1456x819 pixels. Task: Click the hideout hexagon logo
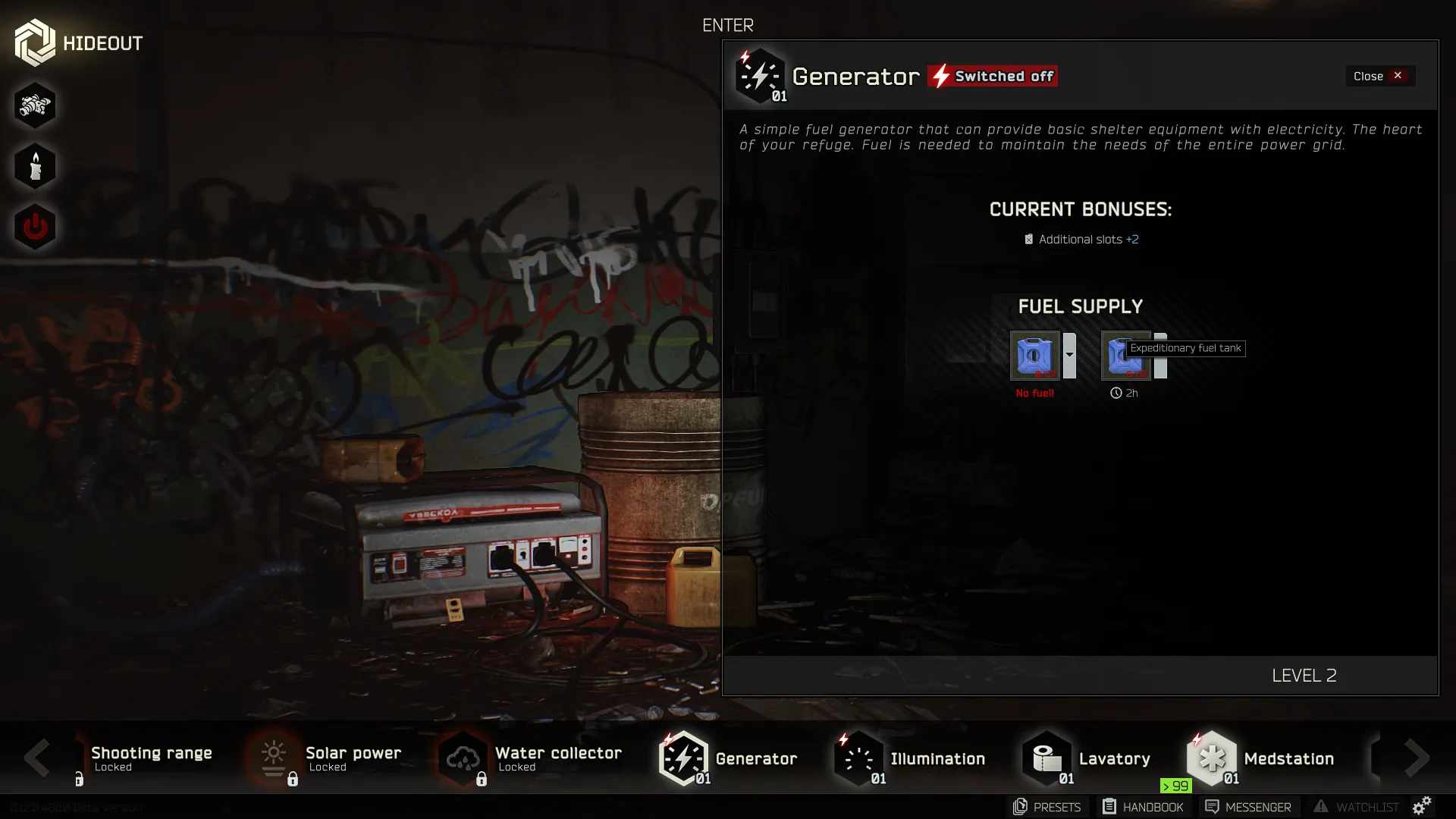35,42
